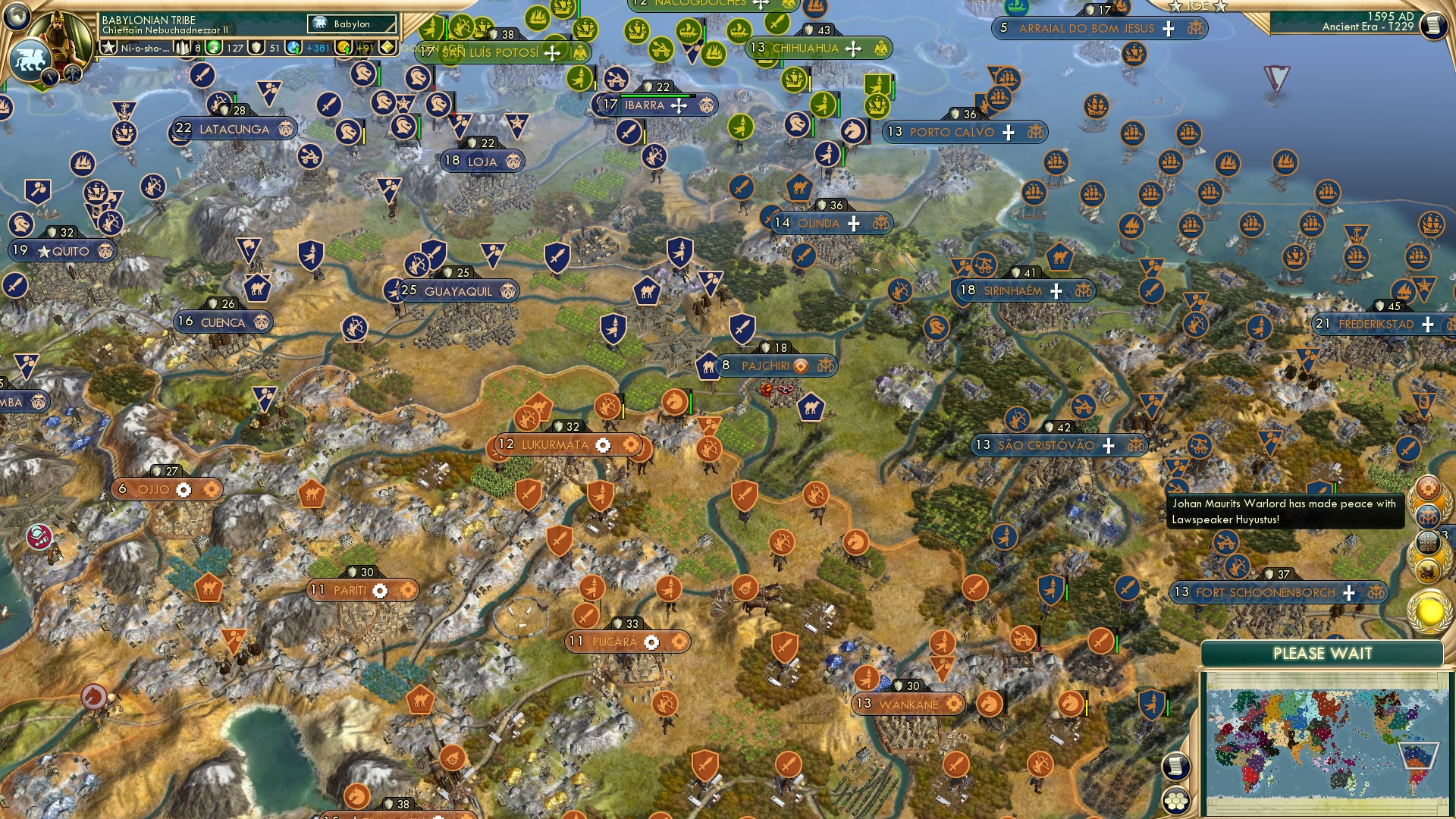The image size is (1456, 819).
Task: Select the Nebuchadnezzar II leader portrait
Action: [59, 33]
